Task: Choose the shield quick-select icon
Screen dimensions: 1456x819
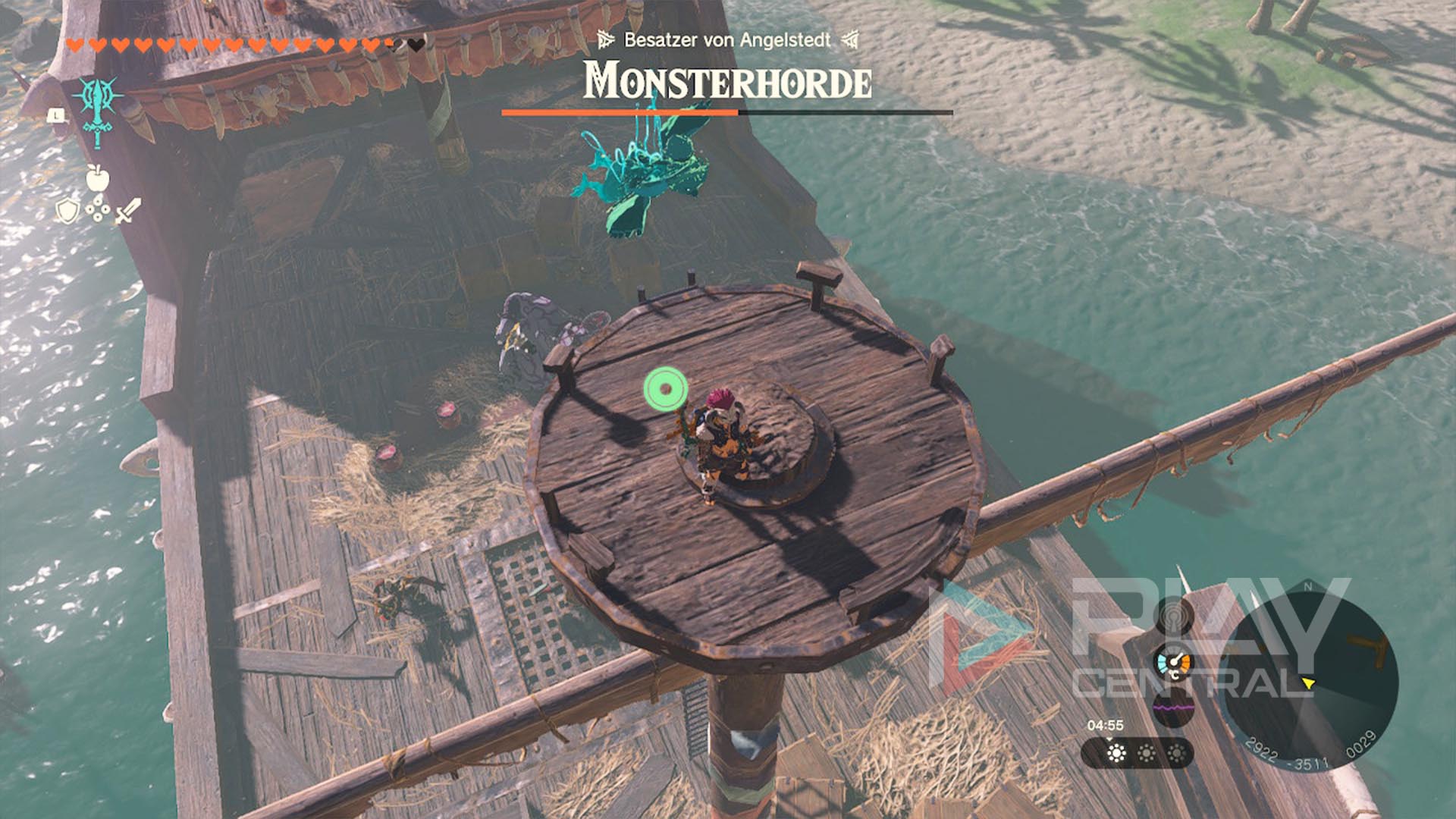Action: (68, 212)
